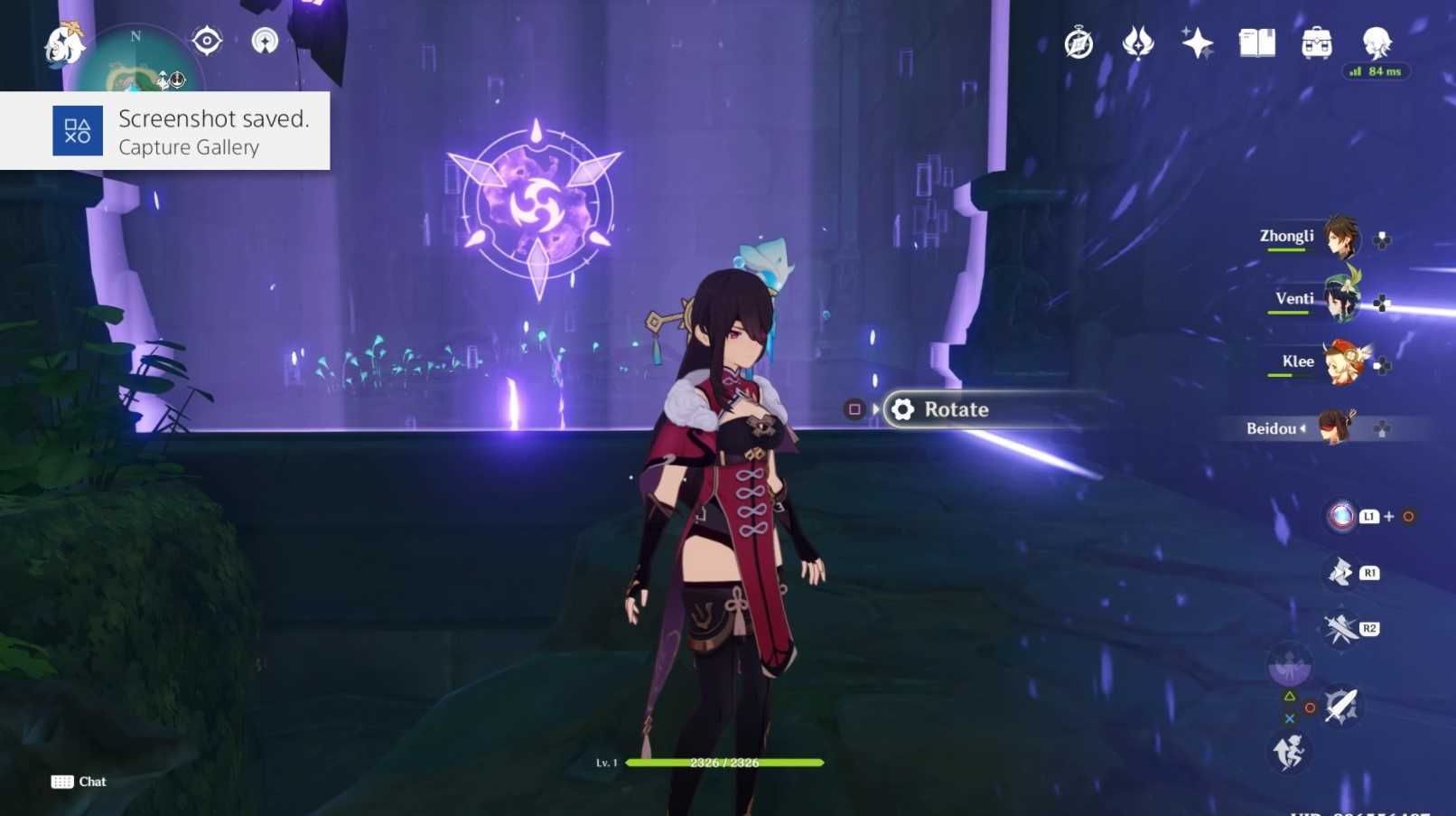
Task: Trigger the sprint dash icon
Action: [x=1289, y=751]
